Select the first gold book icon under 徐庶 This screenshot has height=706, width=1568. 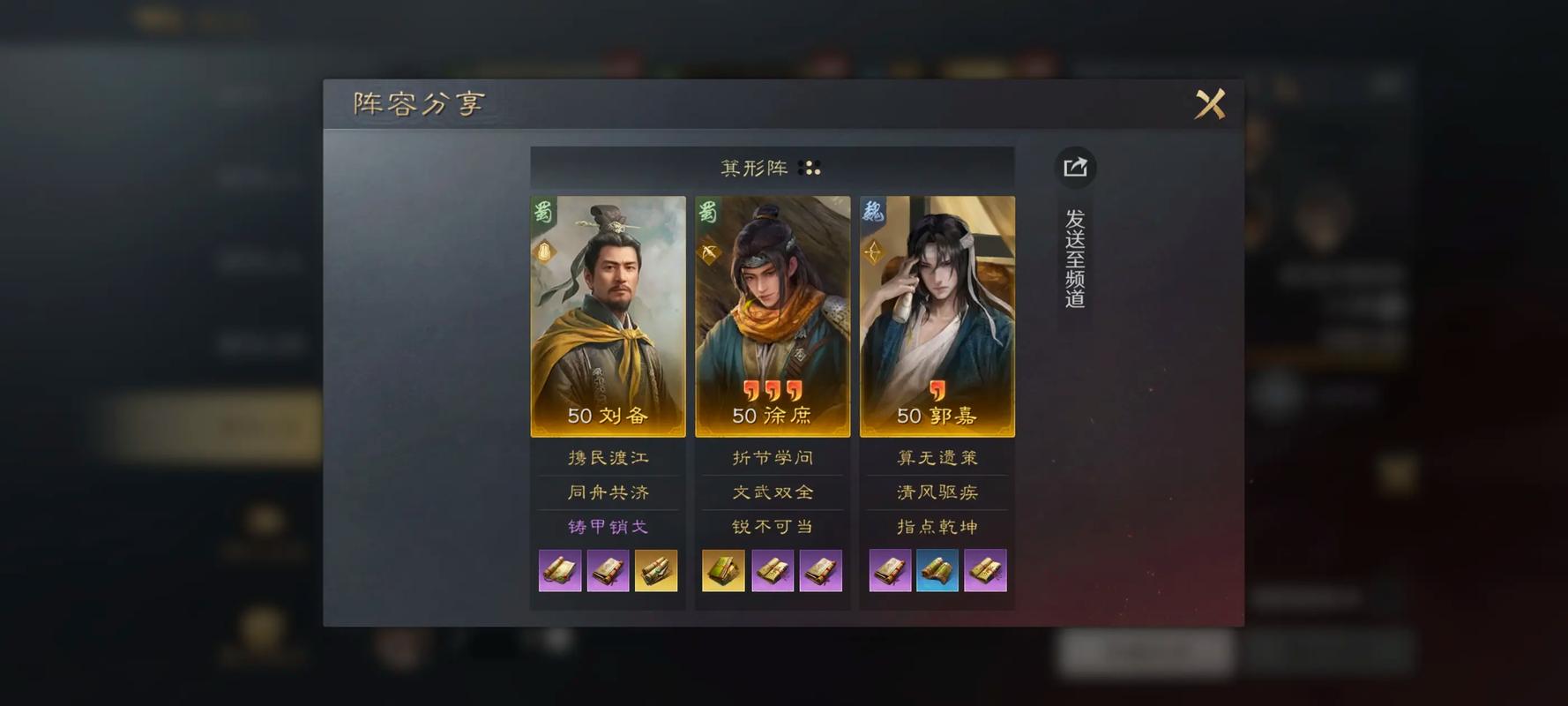tap(723, 570)
